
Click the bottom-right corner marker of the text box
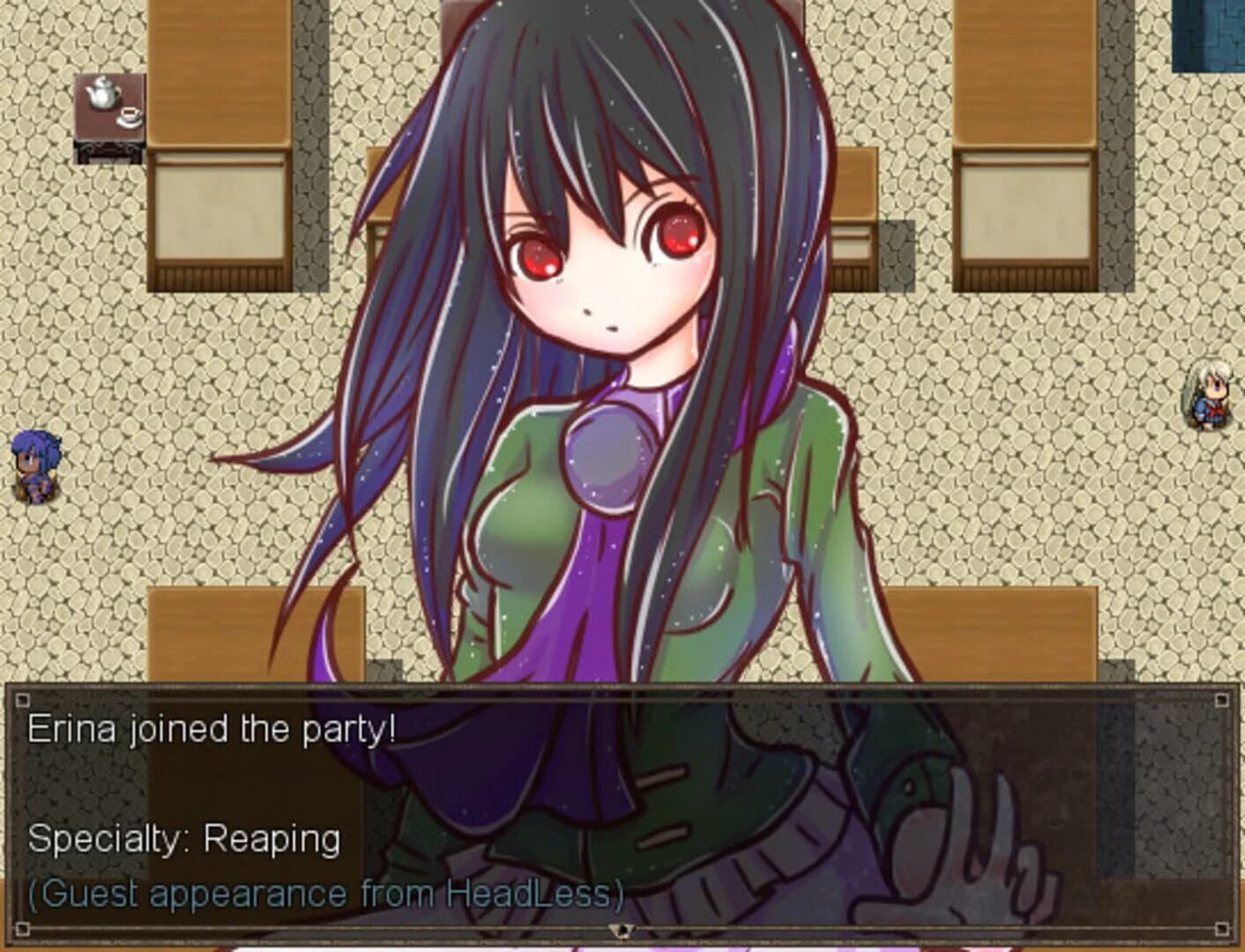tap(1222, 927)
